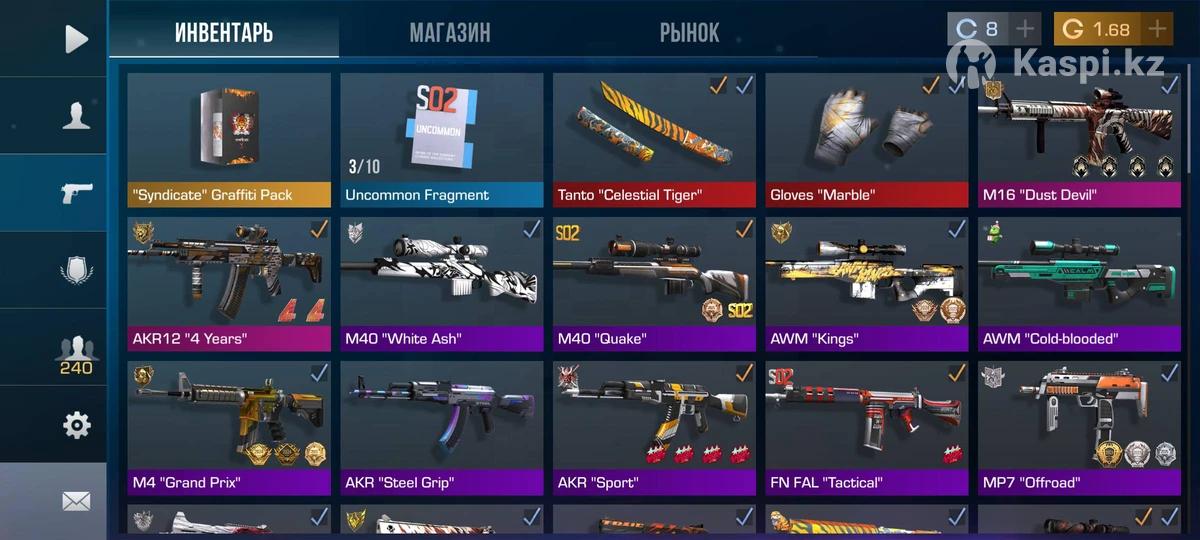Image resolution: width=1200 pixels, height=540 pixels.
Task: Open the player profile icon
Action: click(x=76, y=116)
